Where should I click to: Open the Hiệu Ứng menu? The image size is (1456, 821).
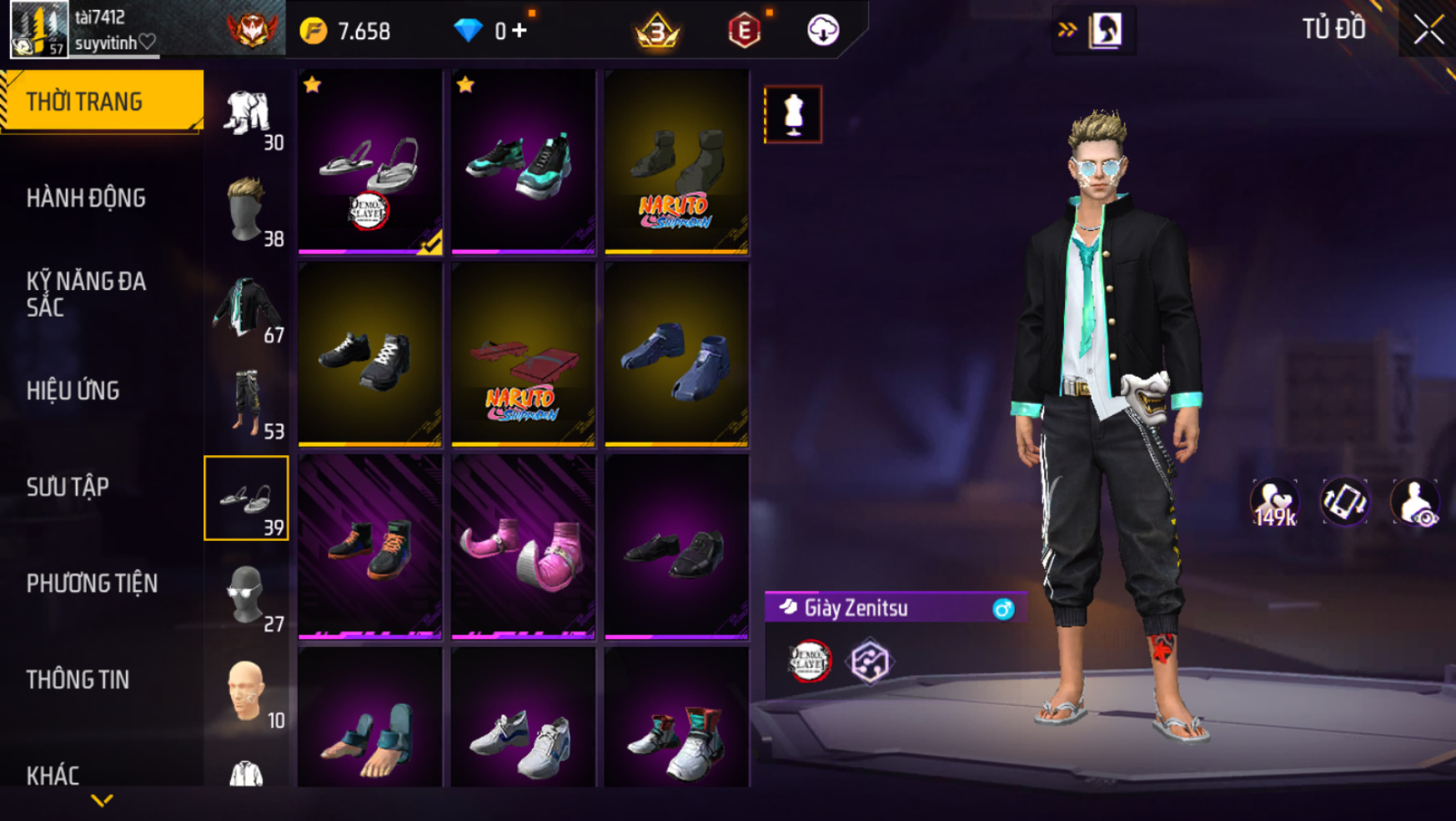(x=73, y=391)
